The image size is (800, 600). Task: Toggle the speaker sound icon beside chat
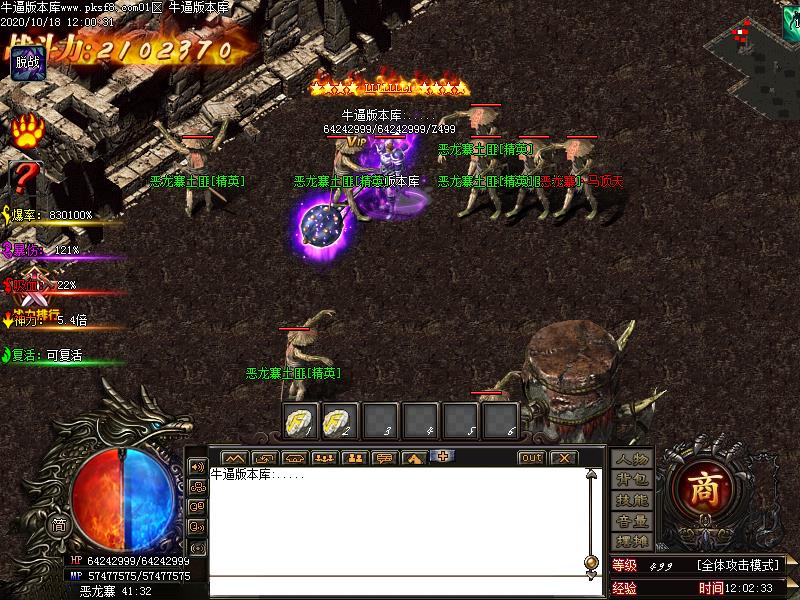197,465
